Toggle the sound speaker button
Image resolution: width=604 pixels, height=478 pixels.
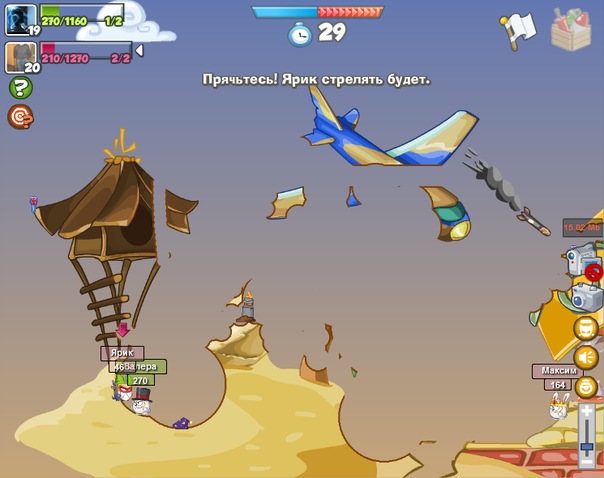pyautogui.click(x=586, y=357)
